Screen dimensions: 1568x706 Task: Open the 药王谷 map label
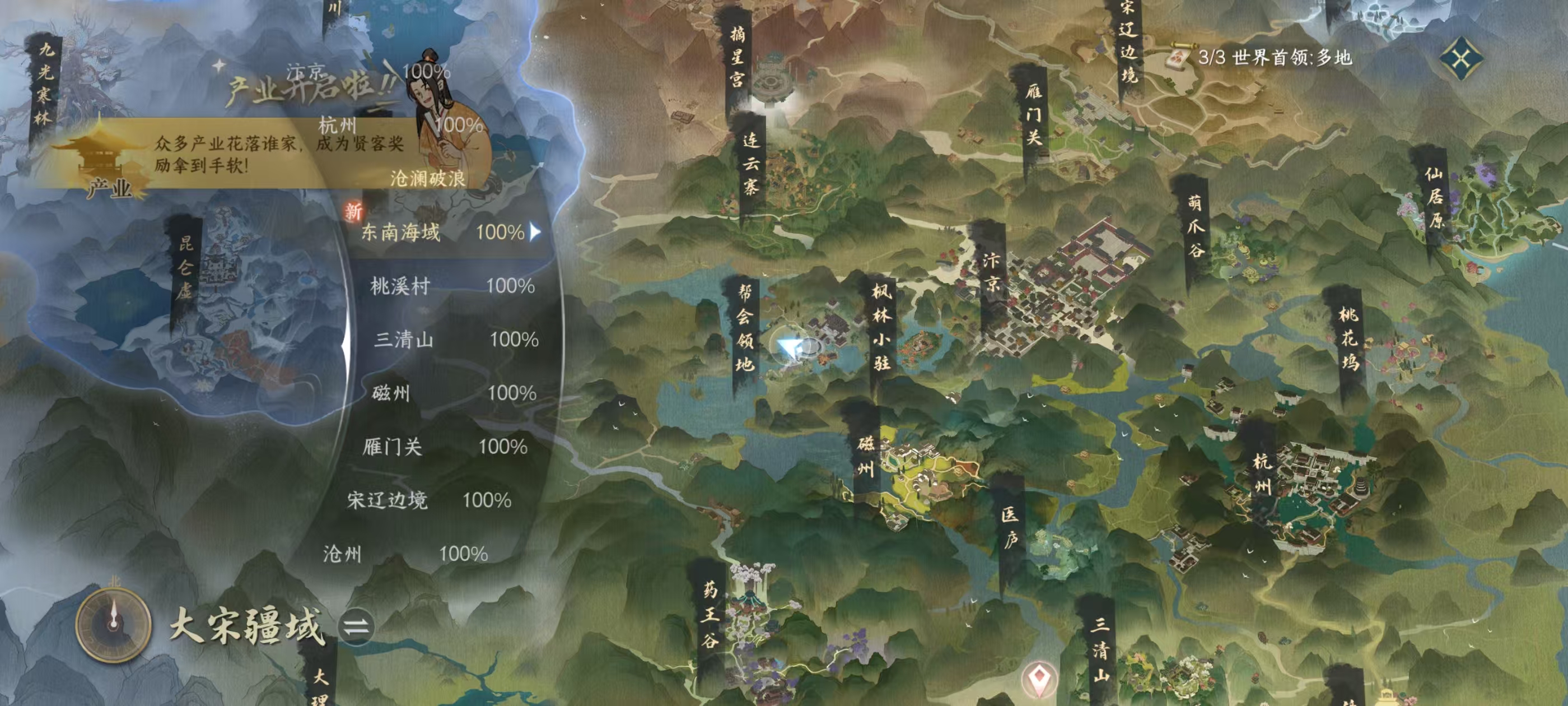(x=710, y=614)
